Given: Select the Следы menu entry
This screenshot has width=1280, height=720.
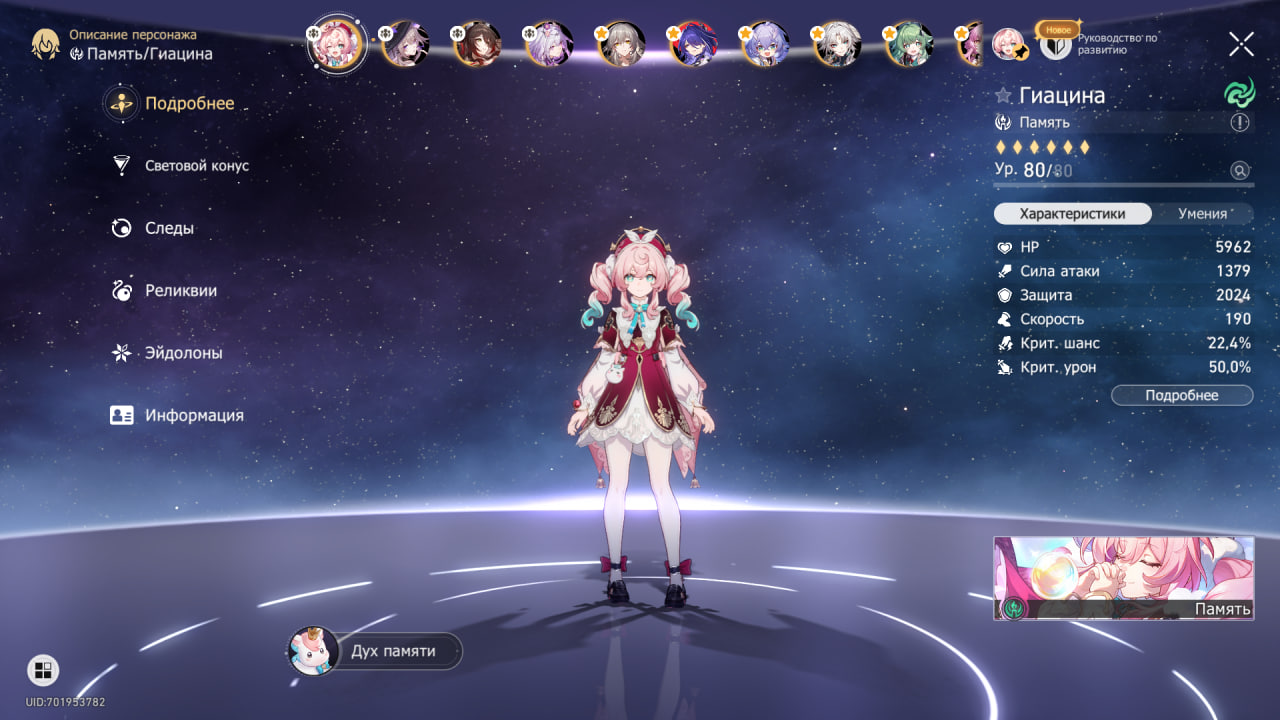Looking at the screenshot, I should [x=168, y=228].
